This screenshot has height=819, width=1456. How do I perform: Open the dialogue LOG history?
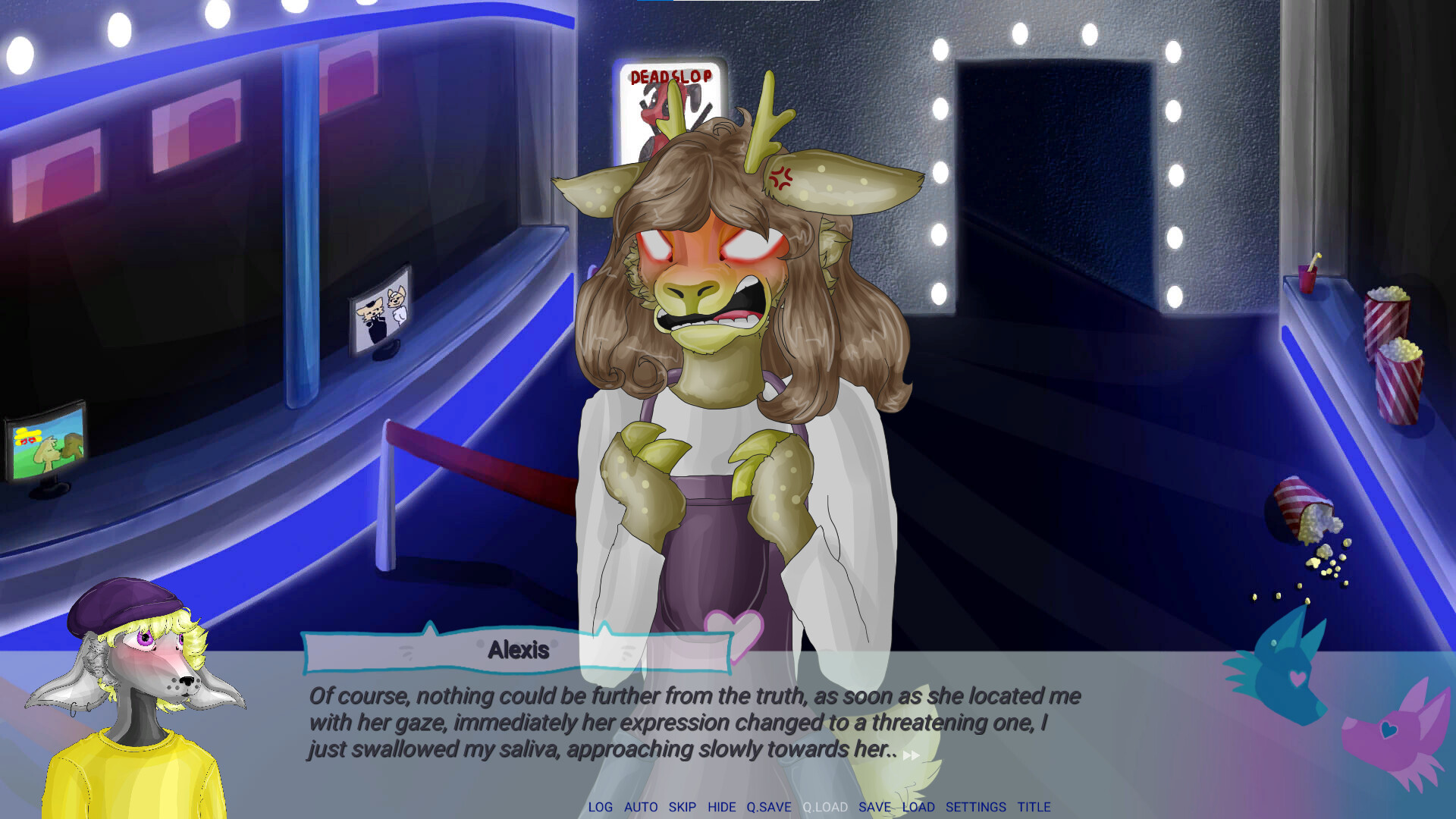coord(602,807)
